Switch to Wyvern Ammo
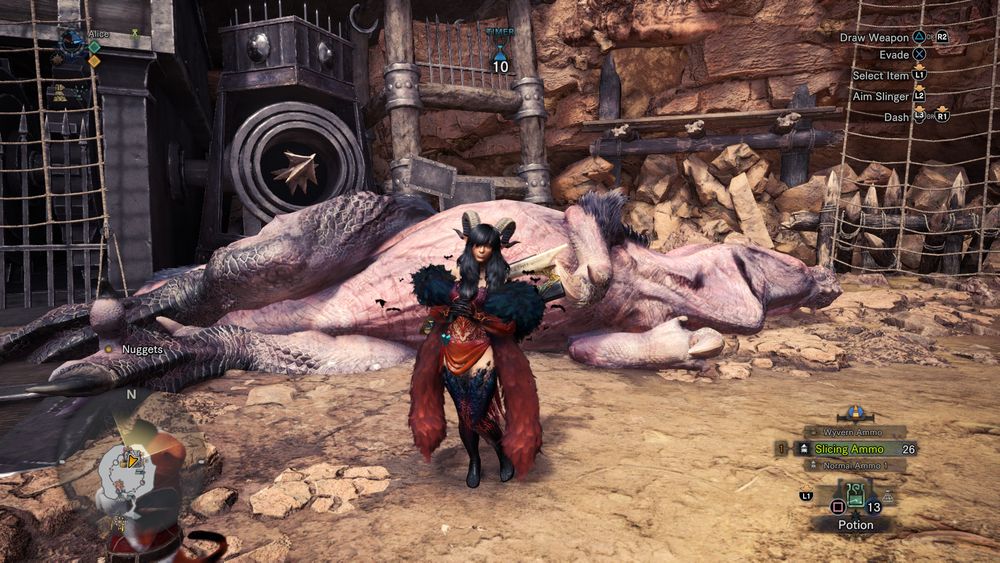 [852, 432]
